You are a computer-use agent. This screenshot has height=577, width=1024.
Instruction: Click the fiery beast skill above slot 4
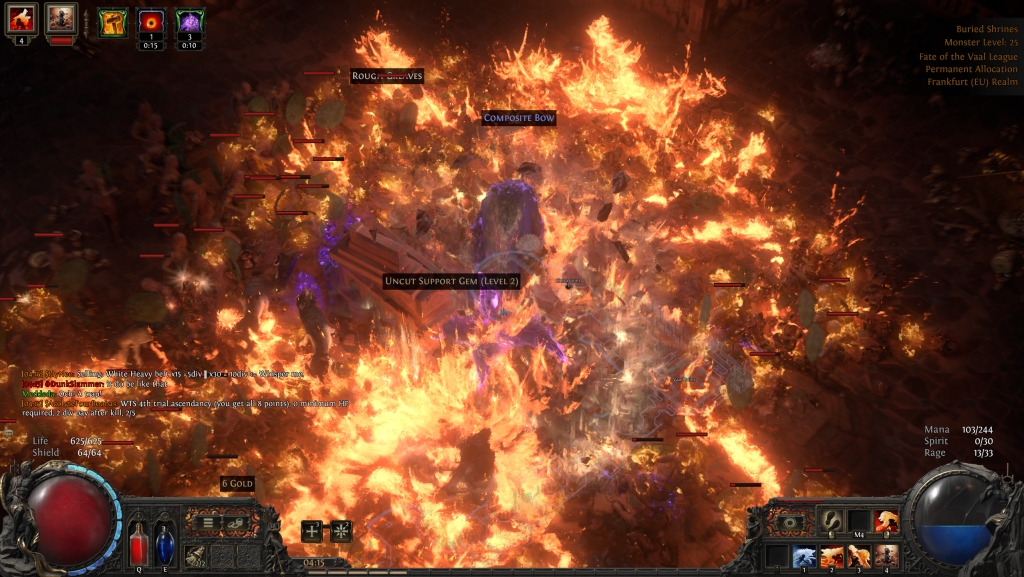coord(886,520)
